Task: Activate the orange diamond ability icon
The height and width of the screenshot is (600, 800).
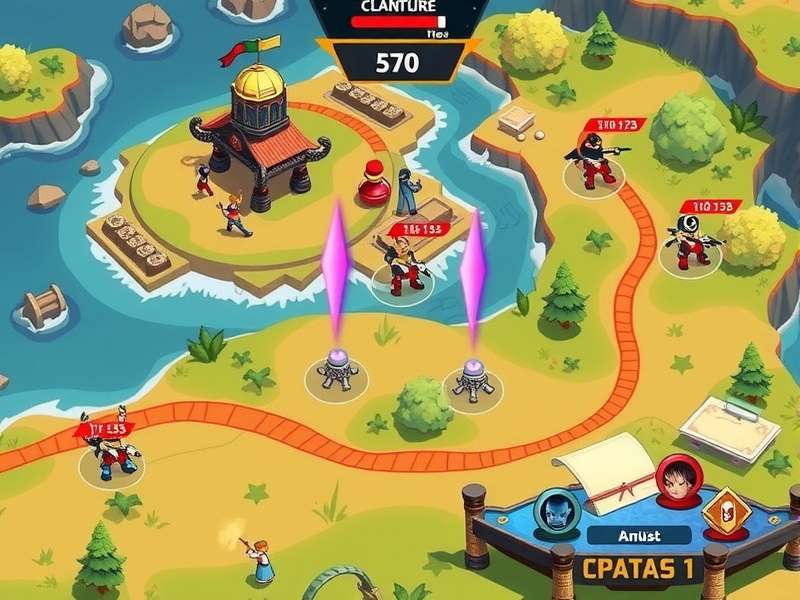Action: (x=726, y=511)
